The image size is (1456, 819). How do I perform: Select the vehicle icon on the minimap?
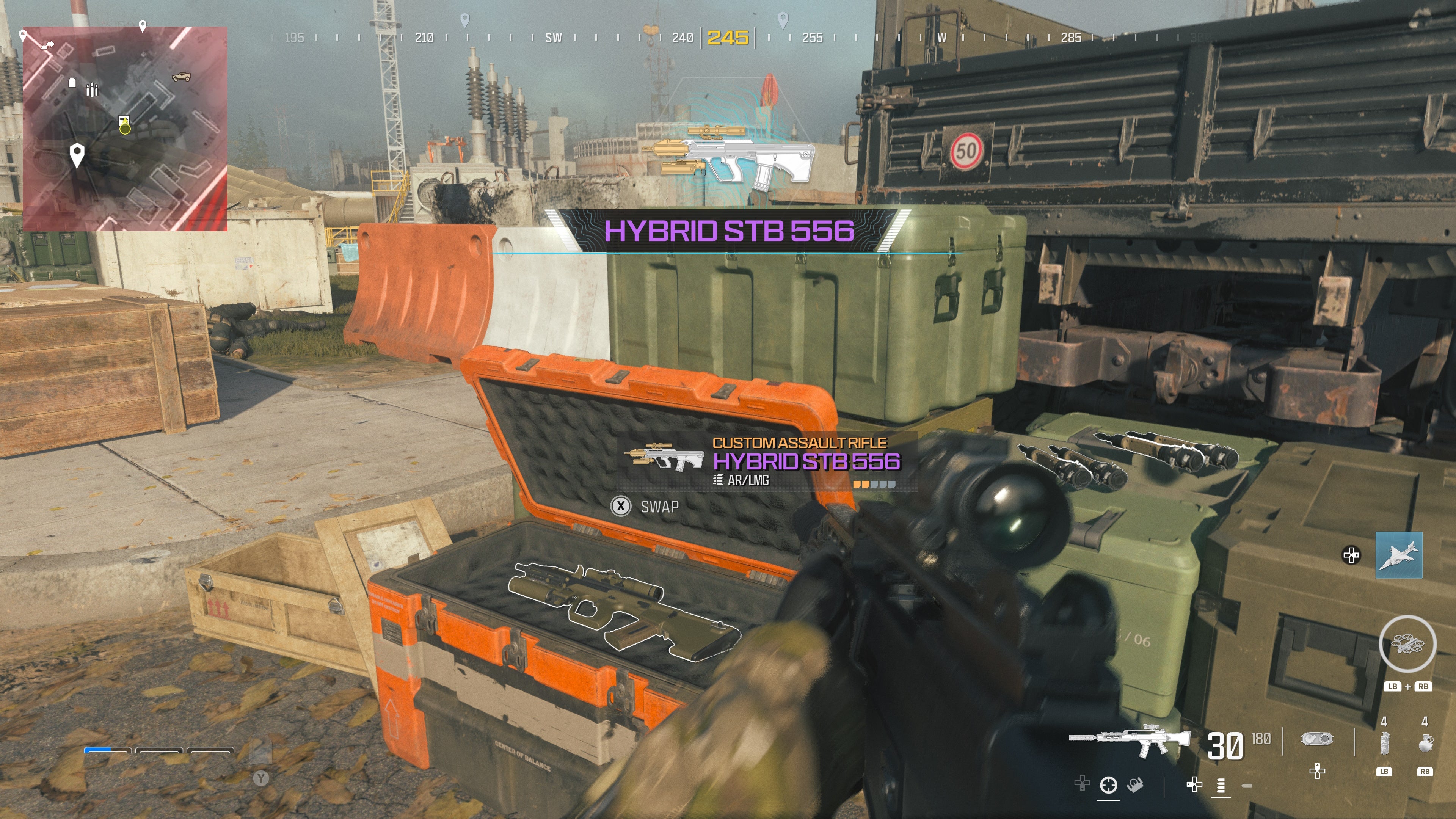point(182,77)
